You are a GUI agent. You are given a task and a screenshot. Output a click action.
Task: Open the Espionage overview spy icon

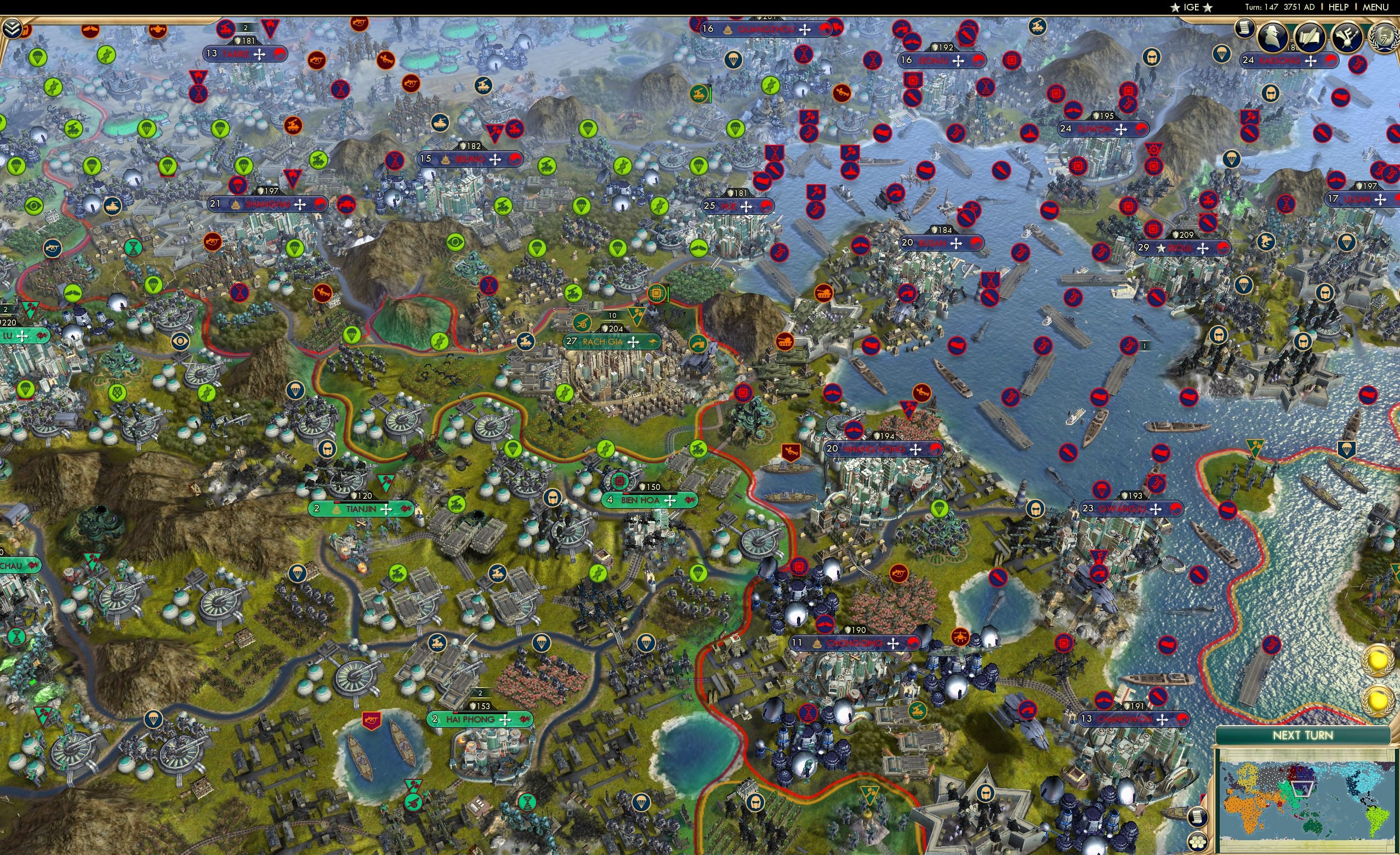pyautogui.click(x=1273, y=37)
